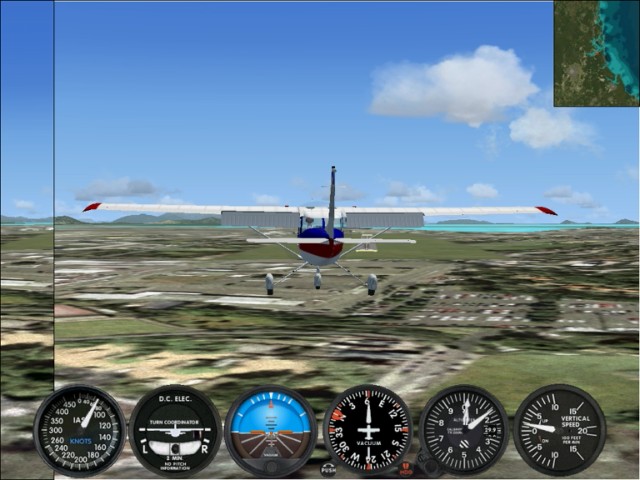640x480 pixels.
Task: Select the vertical speed indicator gauge
Action: coord(559,430)
